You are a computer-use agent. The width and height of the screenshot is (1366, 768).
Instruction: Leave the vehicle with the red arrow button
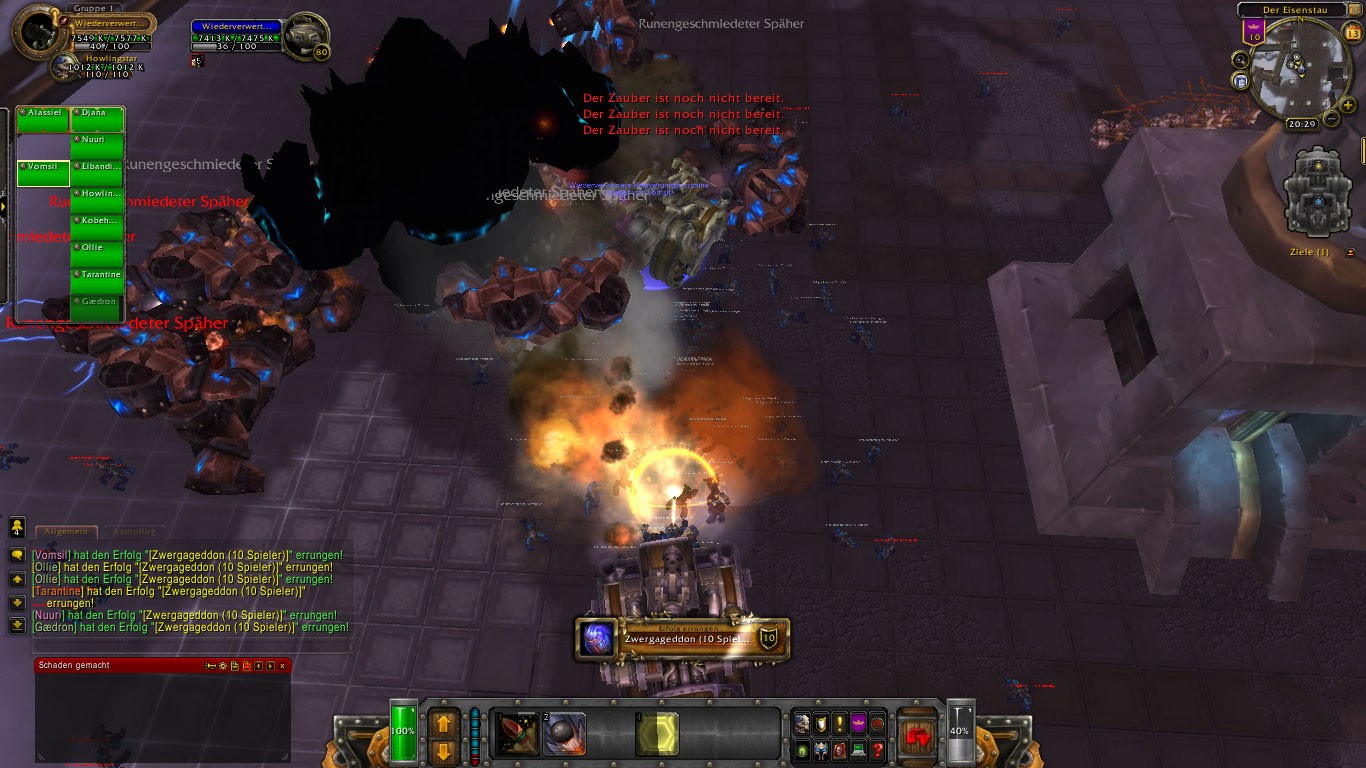(x=917, y=735)
